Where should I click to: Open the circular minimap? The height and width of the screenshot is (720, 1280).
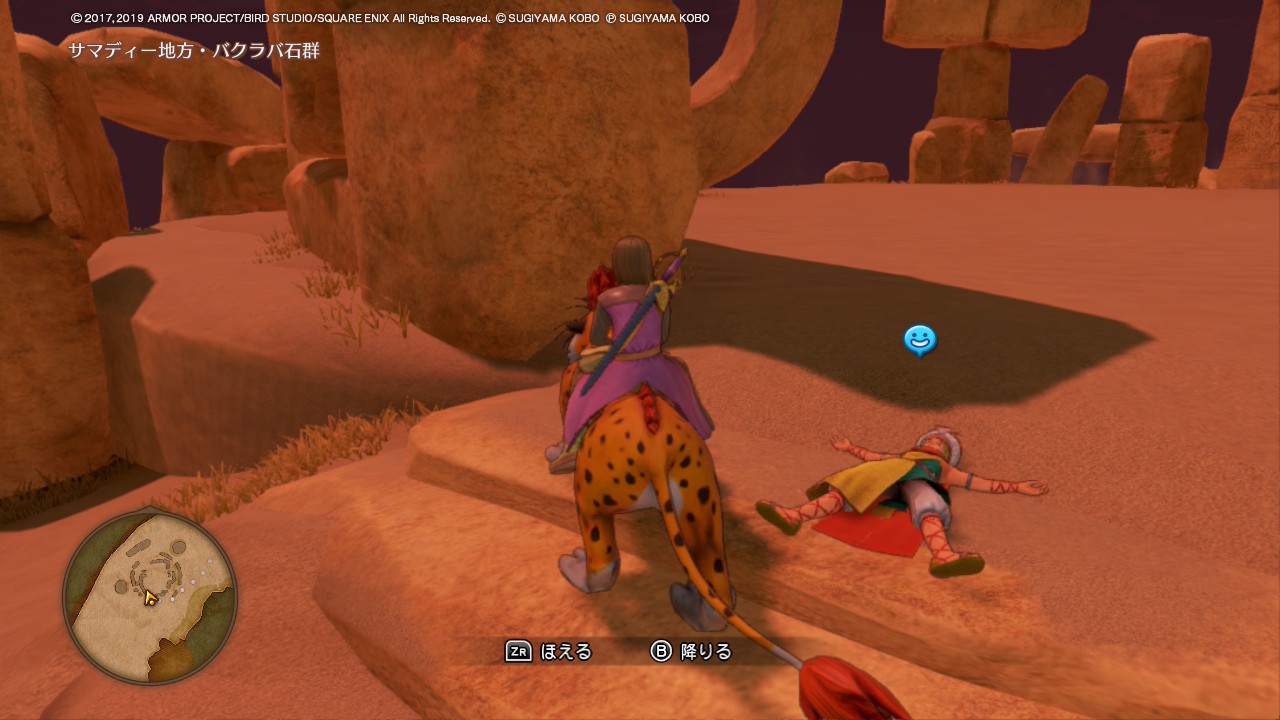[x=150, y=597]
